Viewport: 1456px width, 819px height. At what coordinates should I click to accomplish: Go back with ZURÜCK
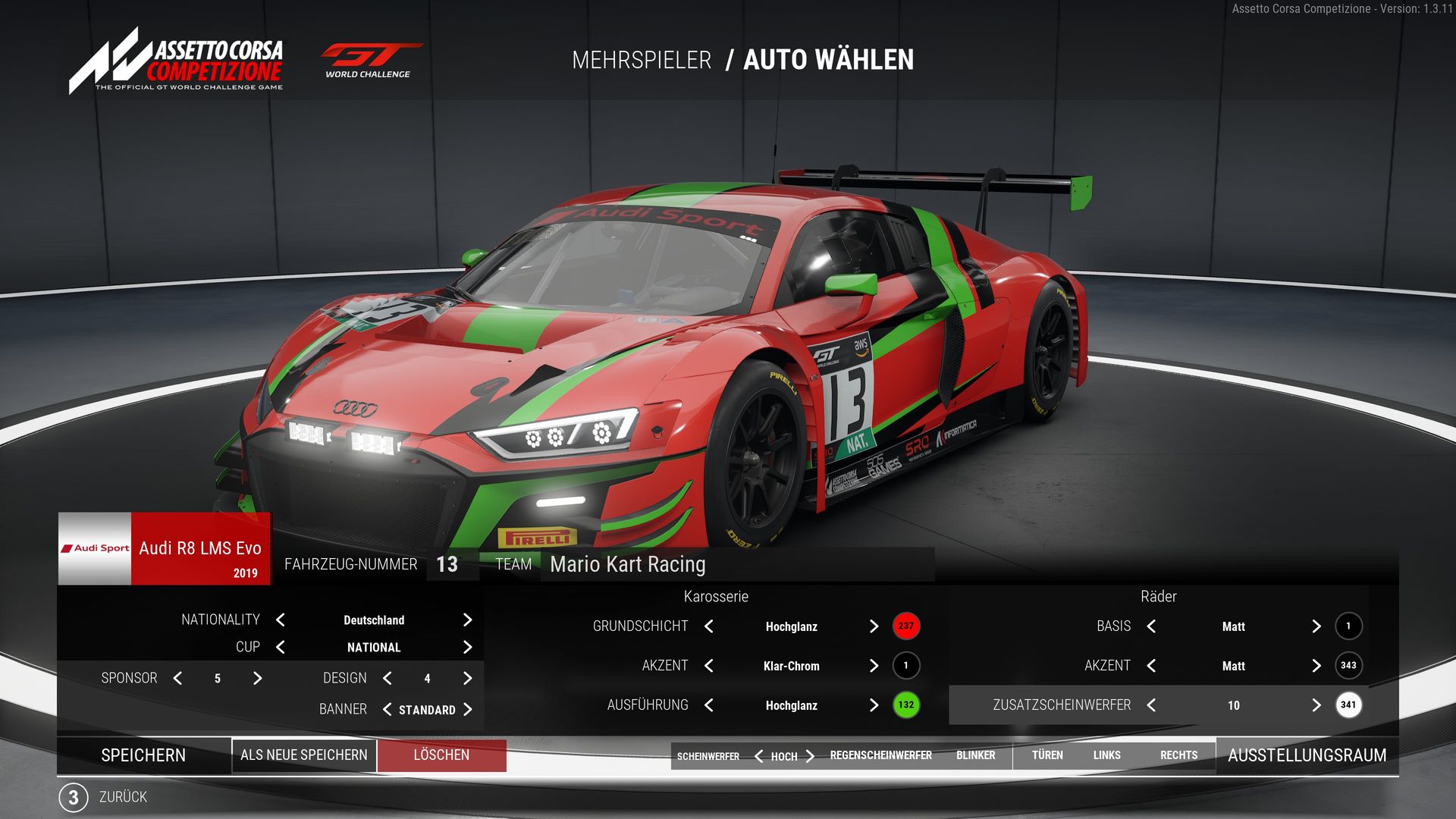(x=121, y=797)
